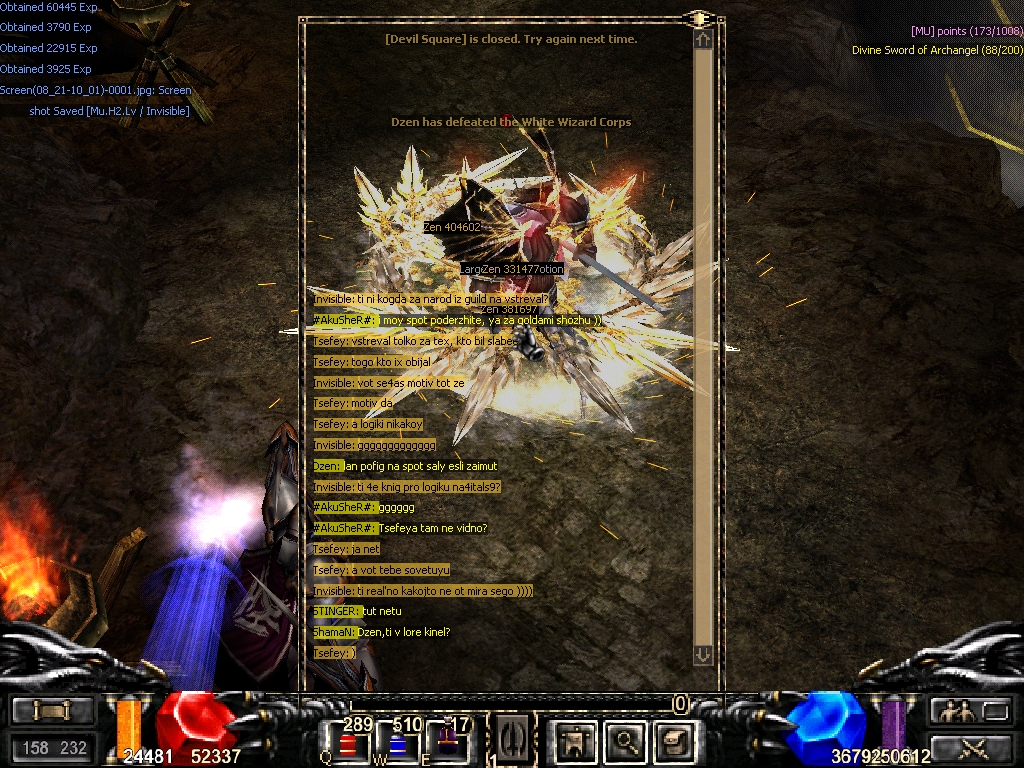
Task: Open the scroll button in bottom-left panel
Action: click(x=53, y=711)
